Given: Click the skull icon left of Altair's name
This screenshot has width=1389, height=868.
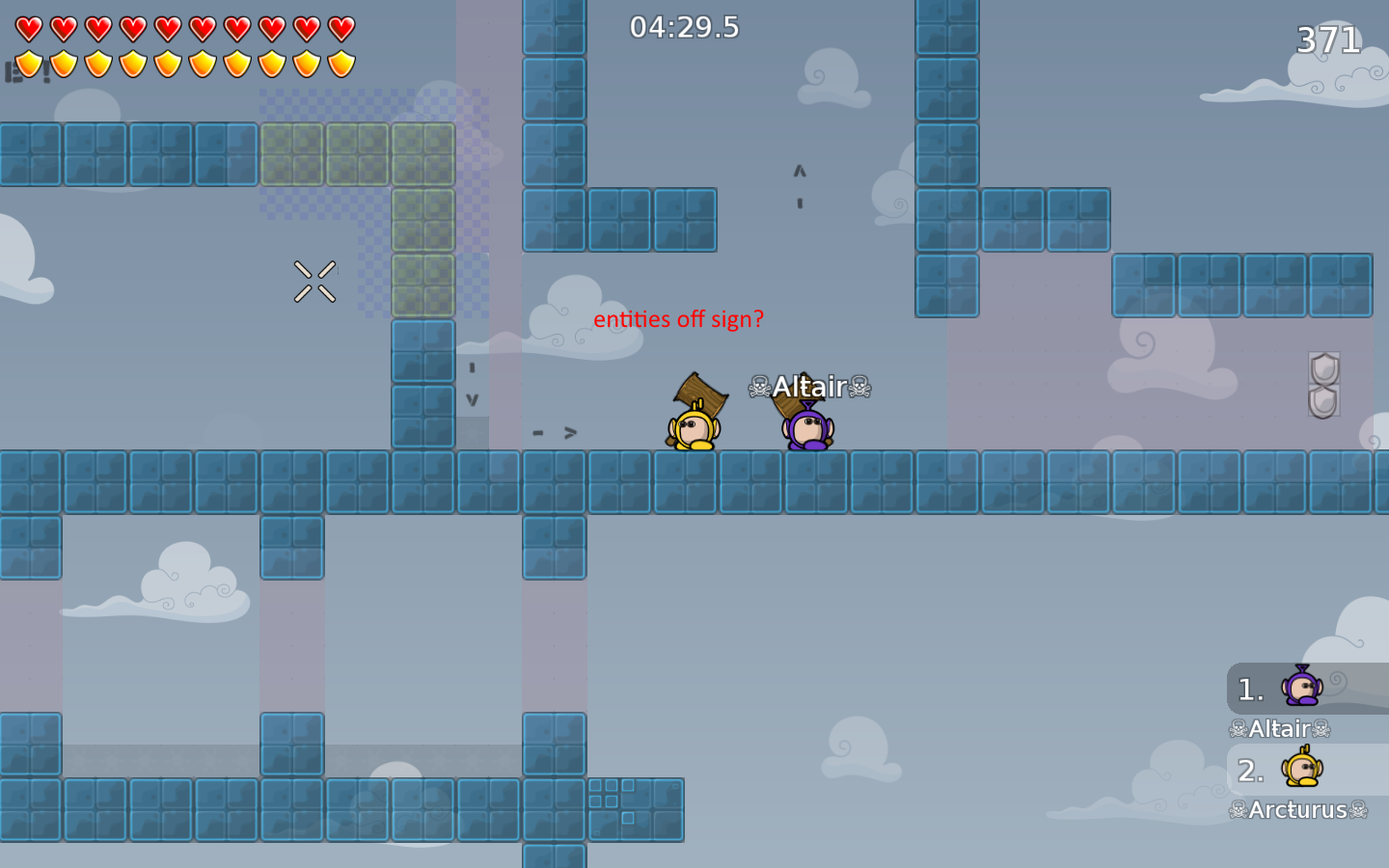Looking at the screenshot, I should (x=761, y=386).
